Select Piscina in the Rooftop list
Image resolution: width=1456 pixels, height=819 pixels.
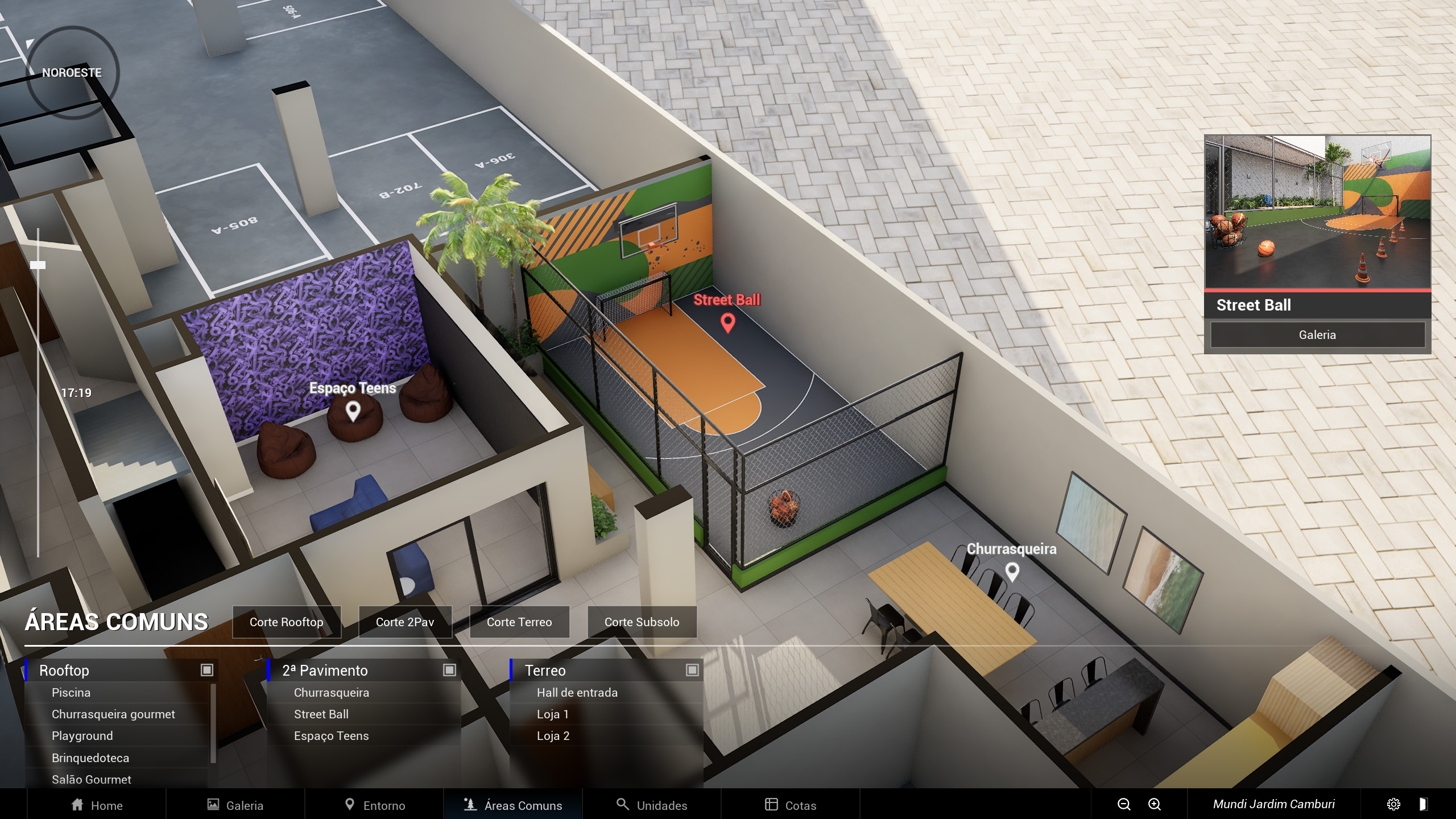click(71, 693)
